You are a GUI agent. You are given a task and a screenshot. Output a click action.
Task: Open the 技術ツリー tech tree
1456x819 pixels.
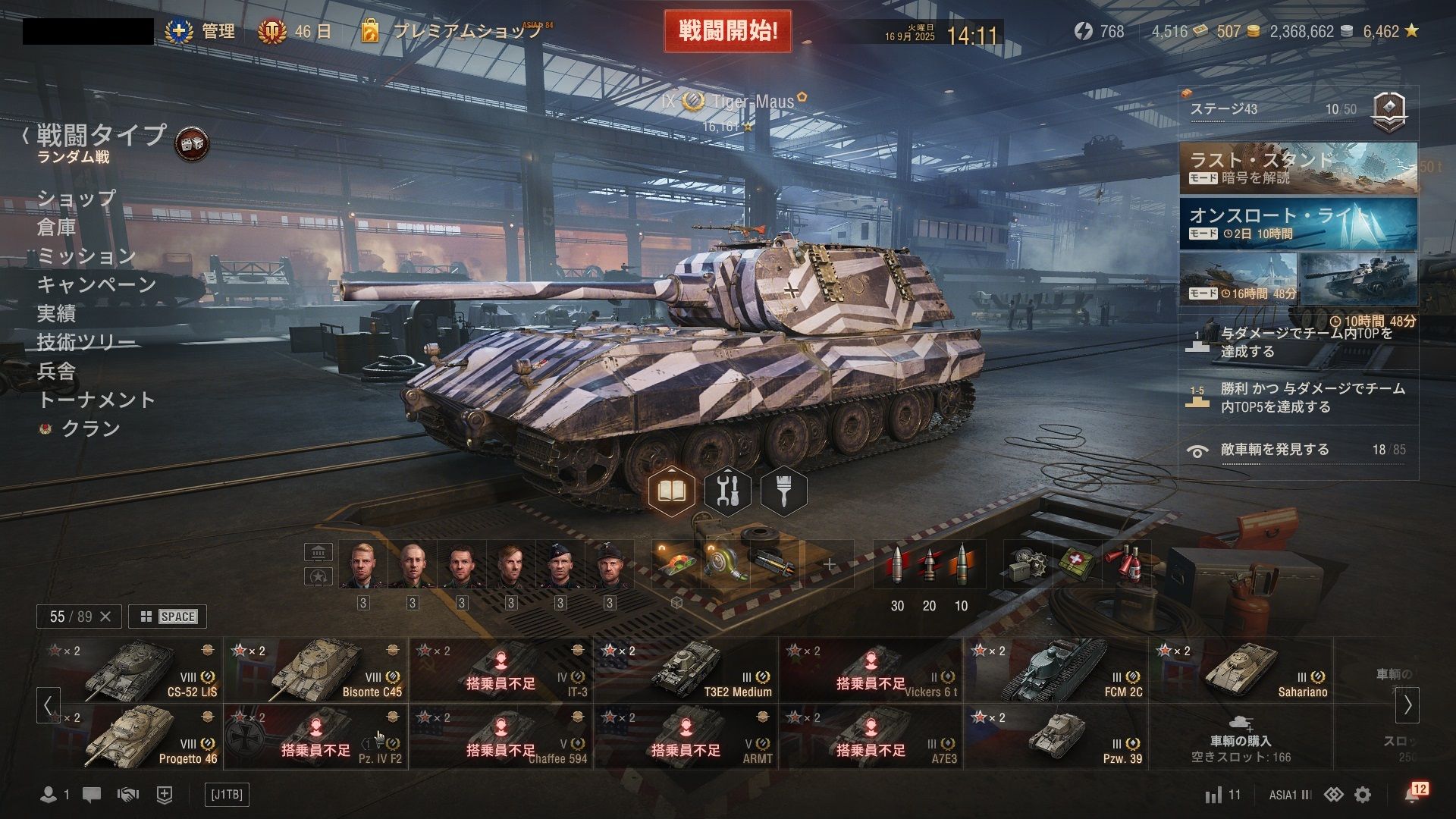86,342
